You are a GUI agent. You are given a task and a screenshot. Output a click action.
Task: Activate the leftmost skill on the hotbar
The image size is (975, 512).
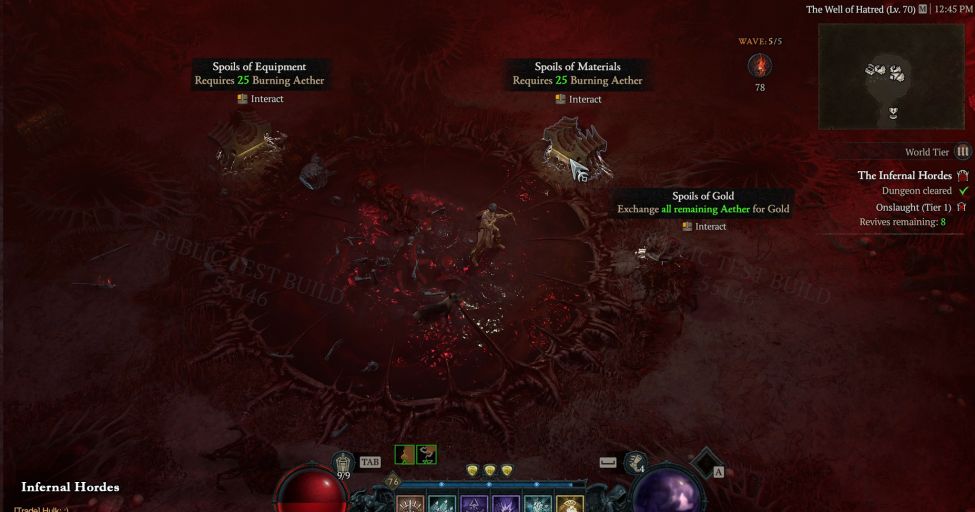pos(411,504)
